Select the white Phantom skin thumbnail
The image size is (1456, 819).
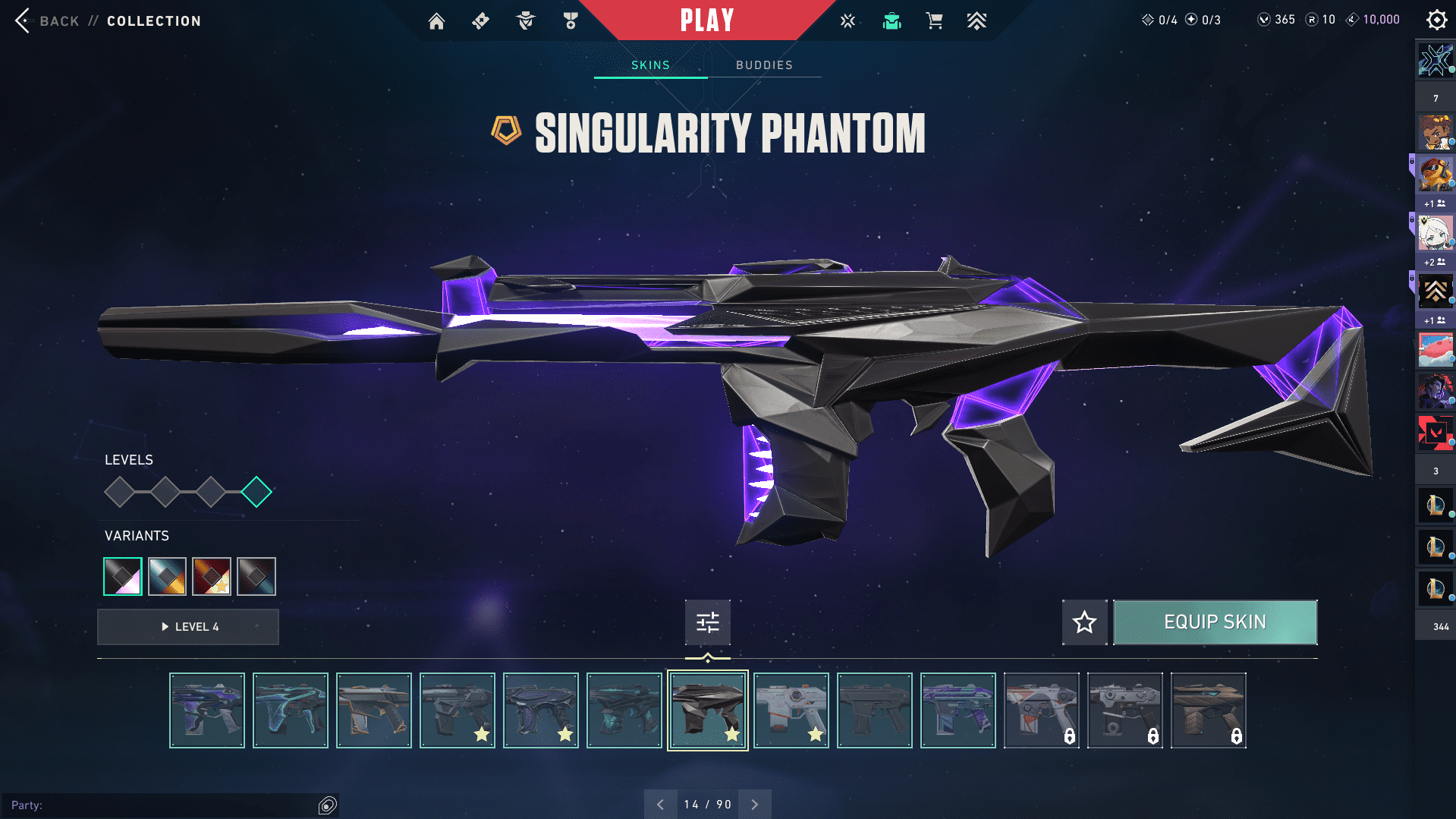coord(791,710)
